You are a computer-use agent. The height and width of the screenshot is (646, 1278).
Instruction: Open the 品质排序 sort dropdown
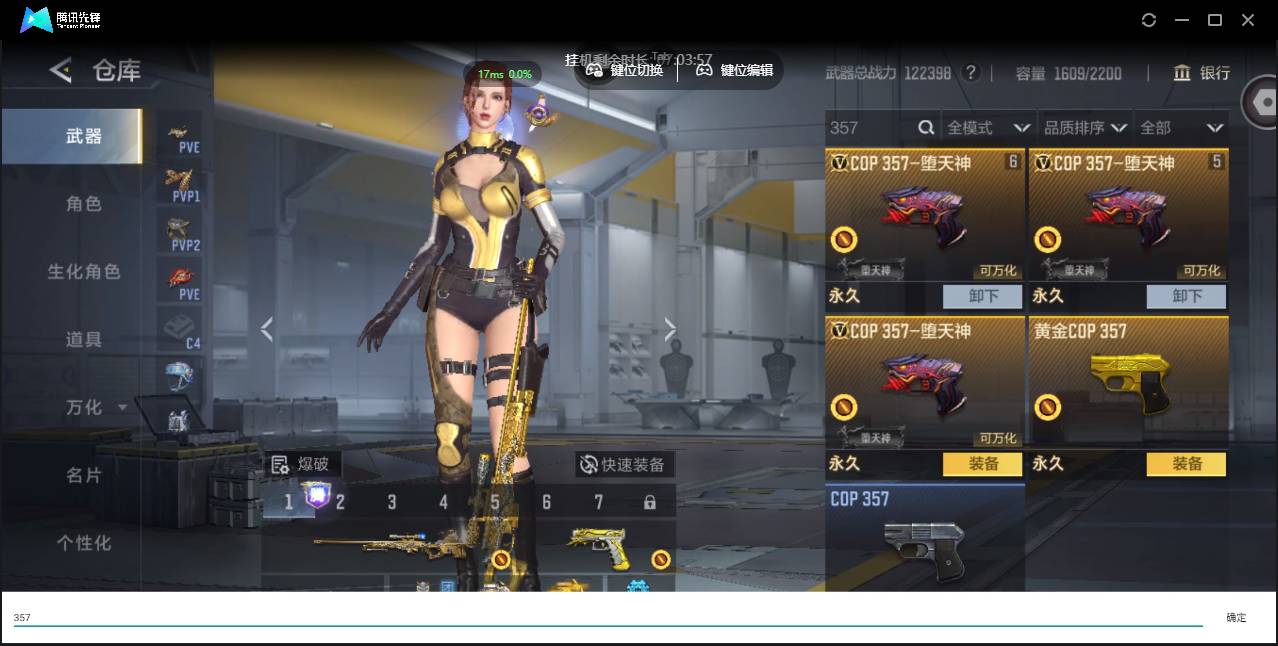pyautogui.click(x=1085, y=128)
